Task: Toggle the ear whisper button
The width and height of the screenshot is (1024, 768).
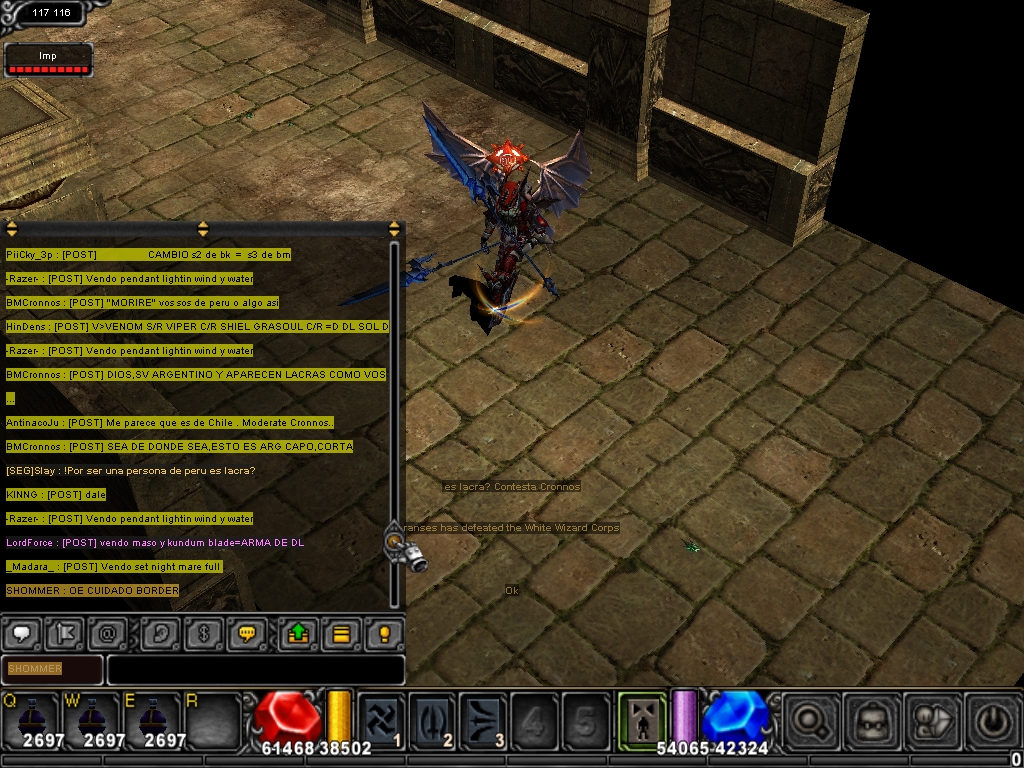Action: point(160,633)
